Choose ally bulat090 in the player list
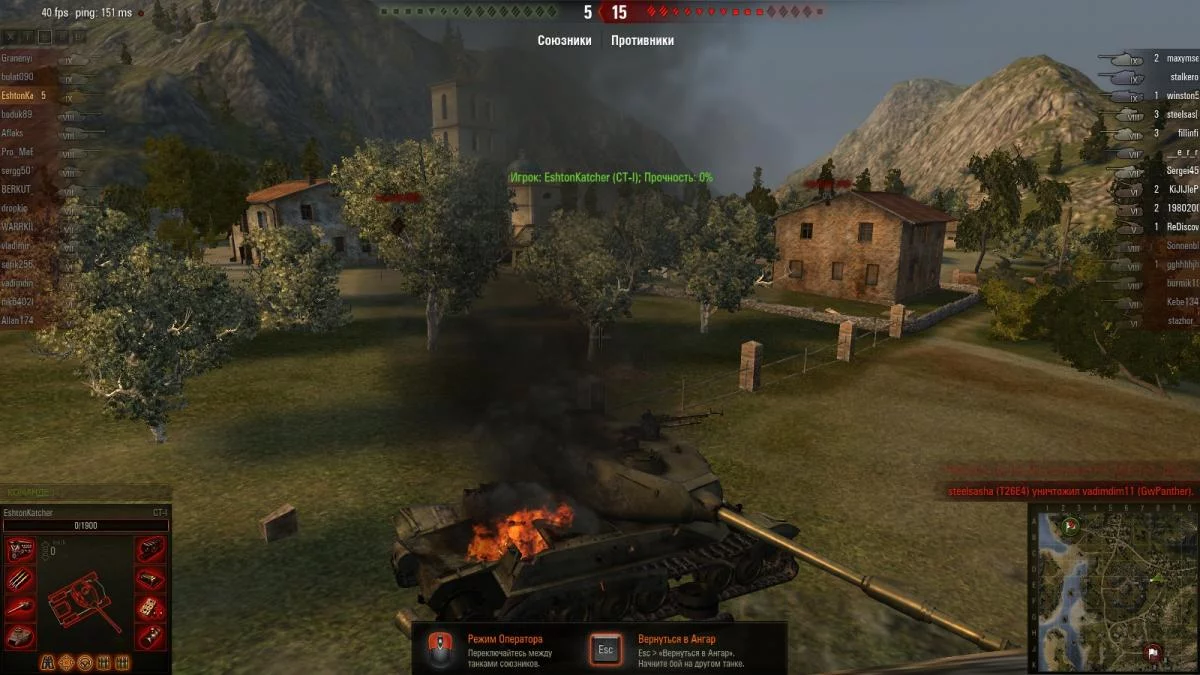Screen dimensions: 1200x675 point(18,77)
